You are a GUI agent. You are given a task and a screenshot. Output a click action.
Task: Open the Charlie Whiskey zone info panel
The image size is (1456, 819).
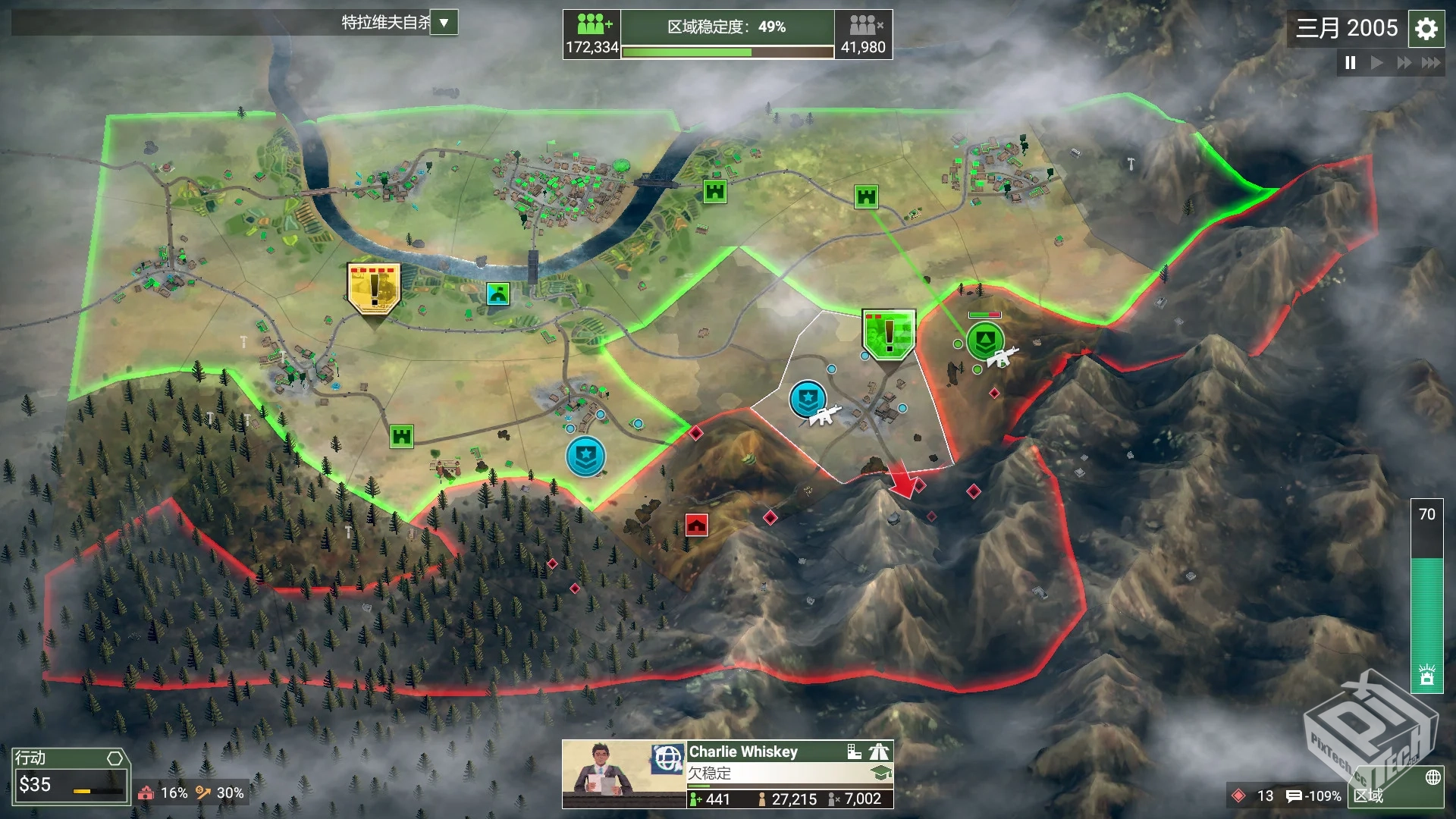(x=789, y=773)
